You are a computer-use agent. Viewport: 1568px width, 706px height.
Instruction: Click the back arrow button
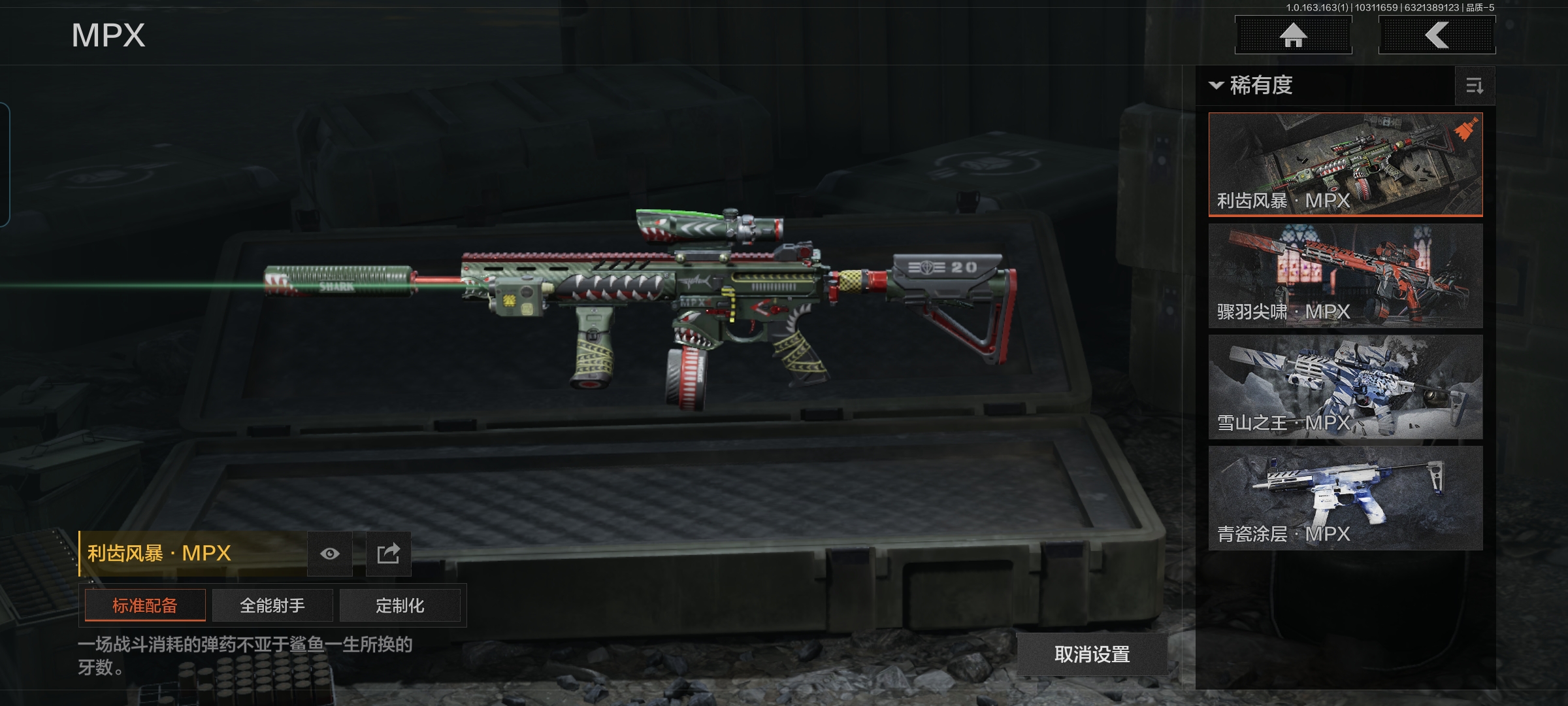coord(1437,35)
